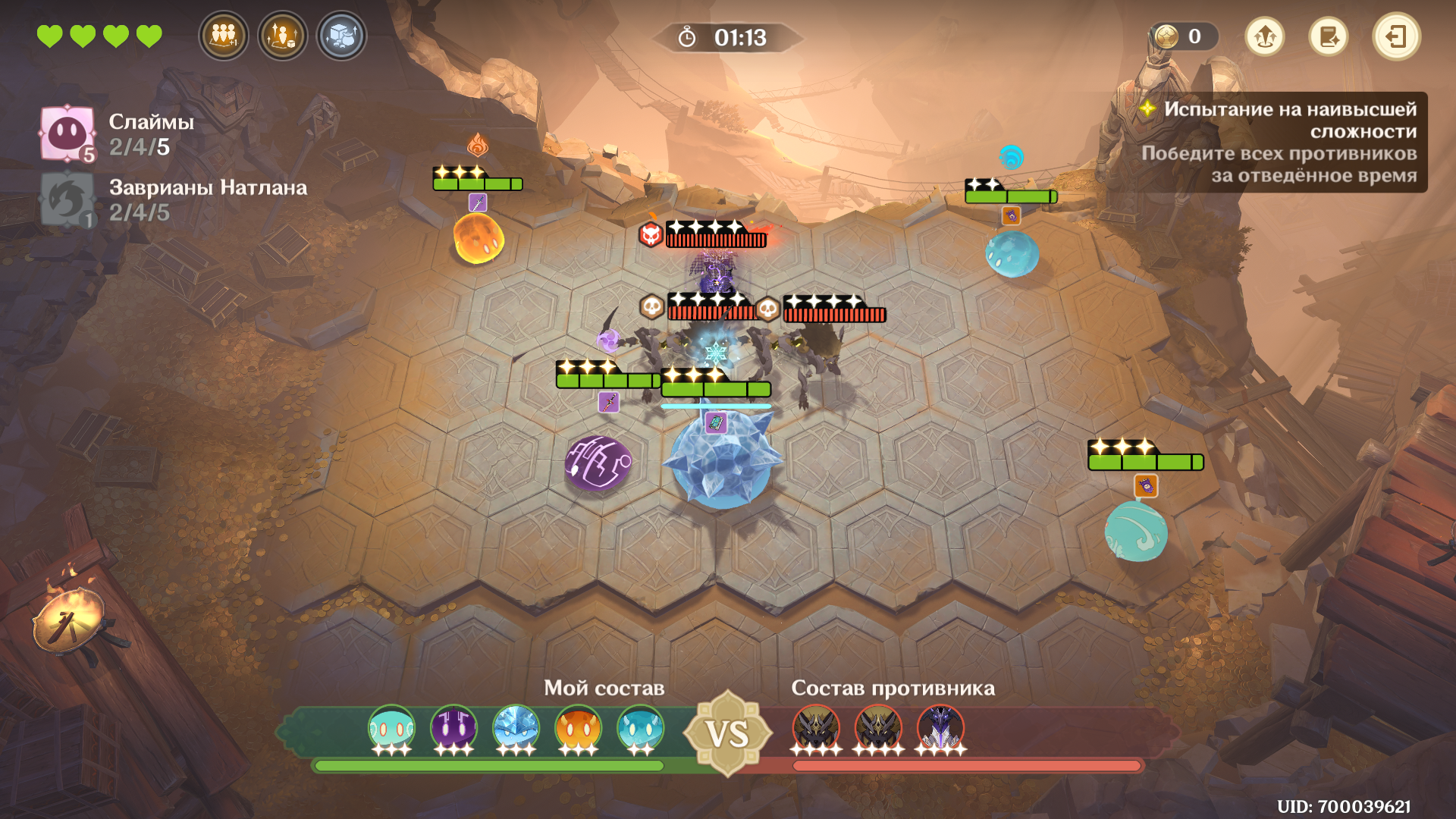Open the guidebook with star button
This screenshot has height=819, width=1456.
[1328, 36]
